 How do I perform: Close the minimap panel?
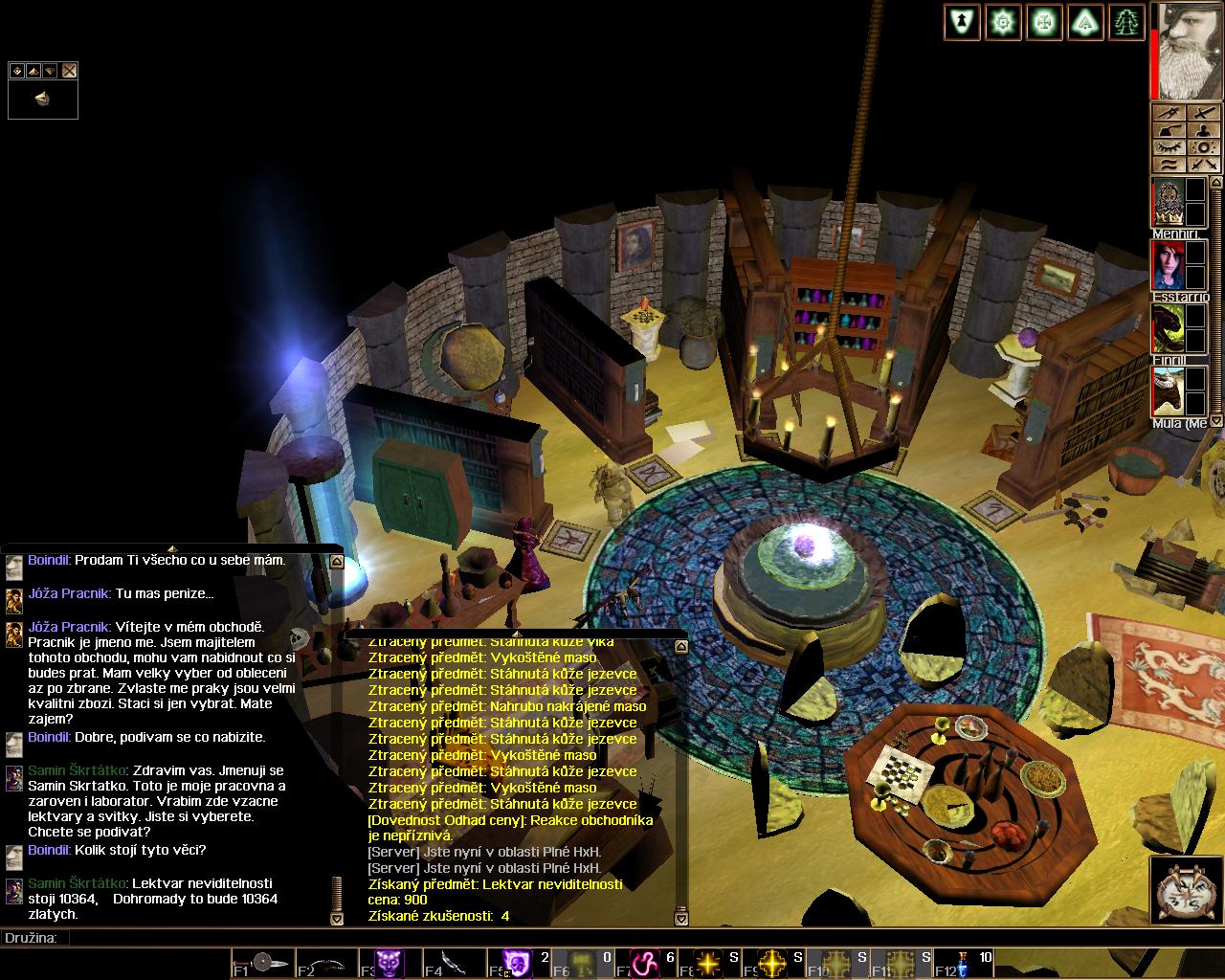tap(69, 71)
